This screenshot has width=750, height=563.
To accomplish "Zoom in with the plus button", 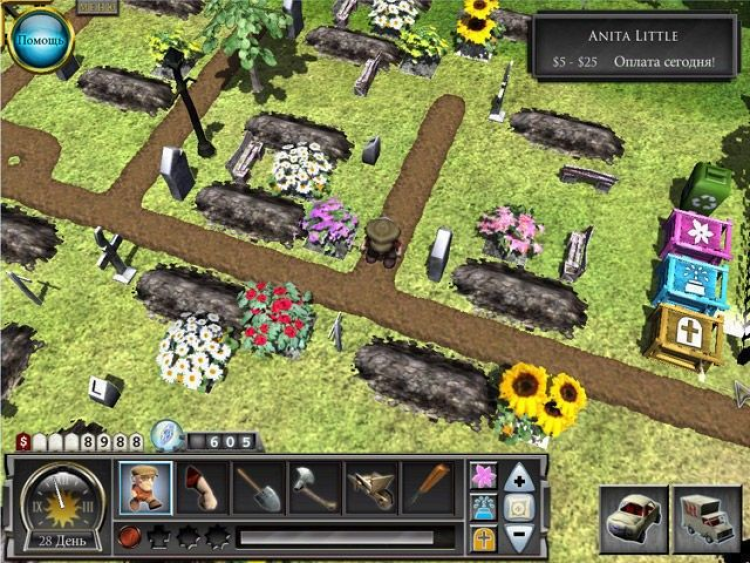I will [x=519, y=478].
